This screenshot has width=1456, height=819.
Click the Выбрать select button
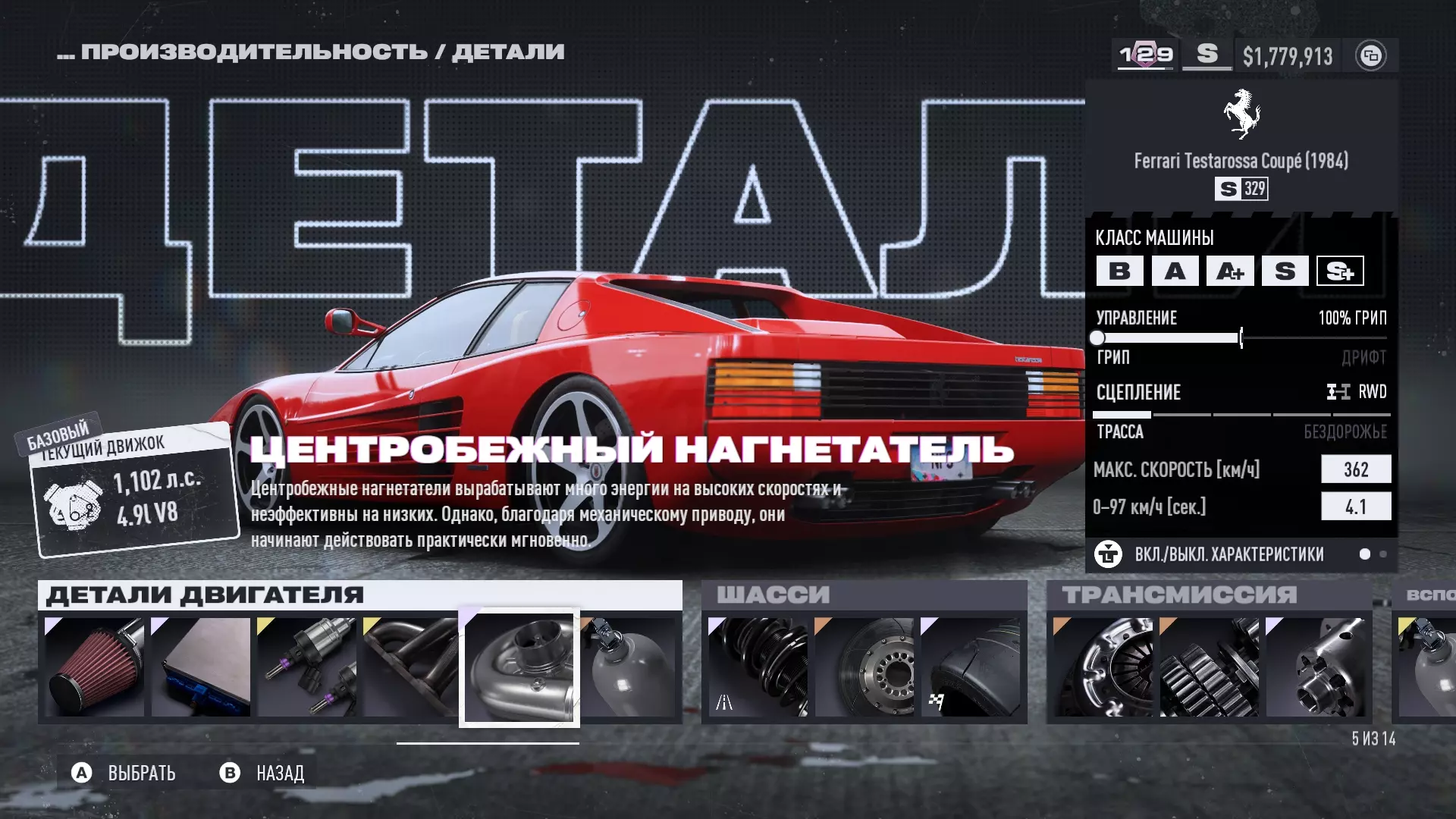124,773
